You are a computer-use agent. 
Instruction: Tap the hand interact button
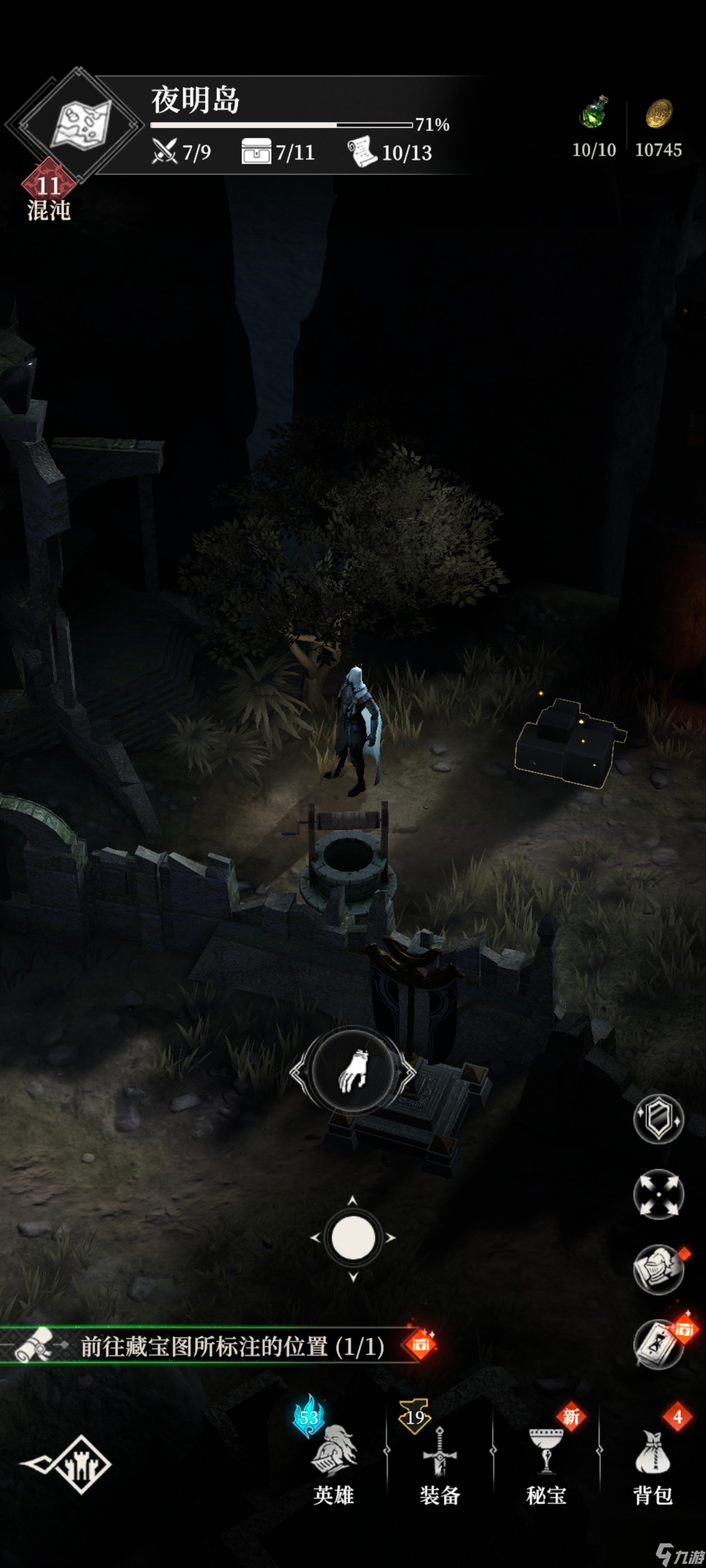pyautogui.click(x=352, y=1070)
